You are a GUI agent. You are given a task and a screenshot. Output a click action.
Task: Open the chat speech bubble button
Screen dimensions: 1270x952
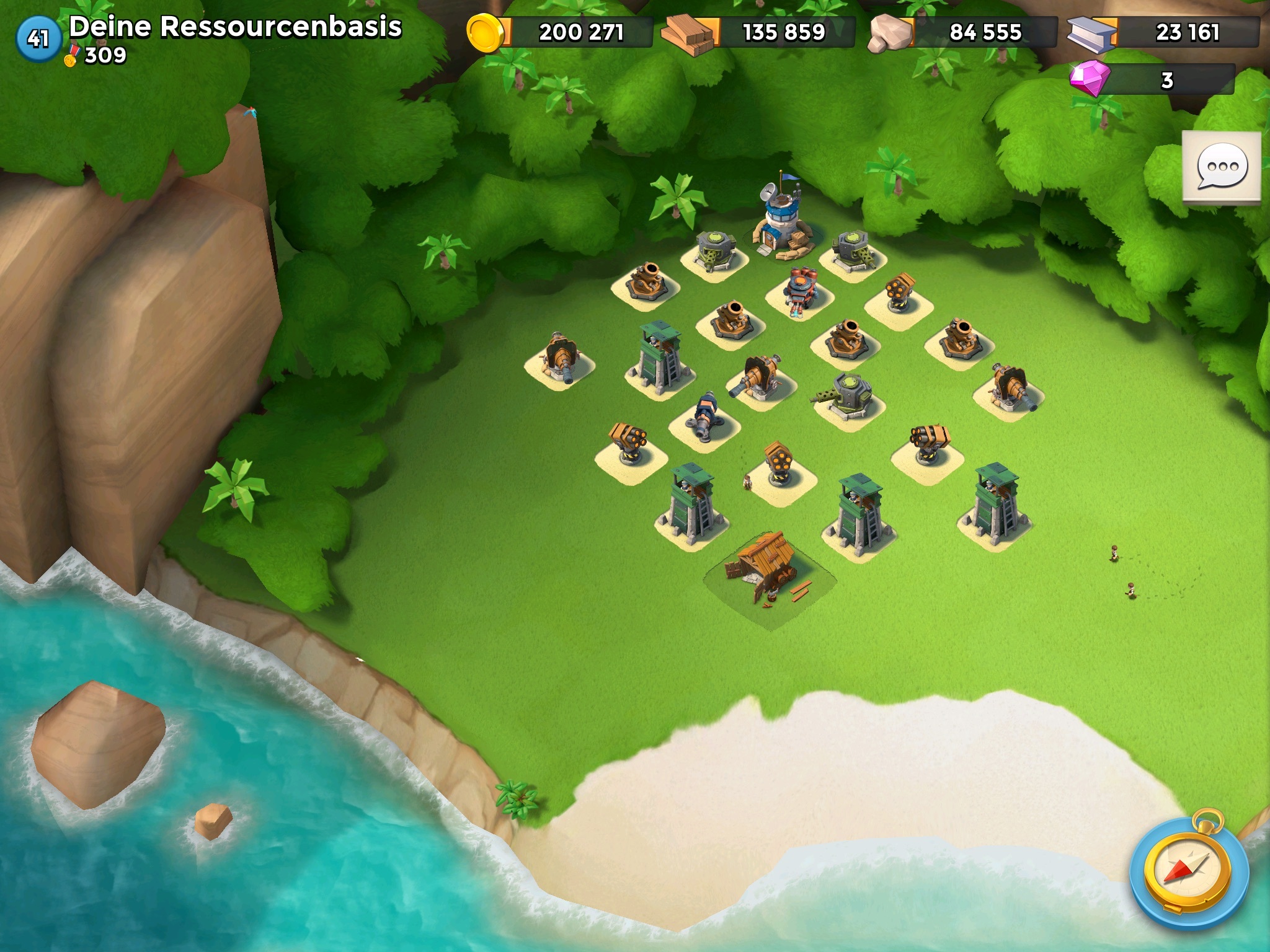pos(1221,167)
